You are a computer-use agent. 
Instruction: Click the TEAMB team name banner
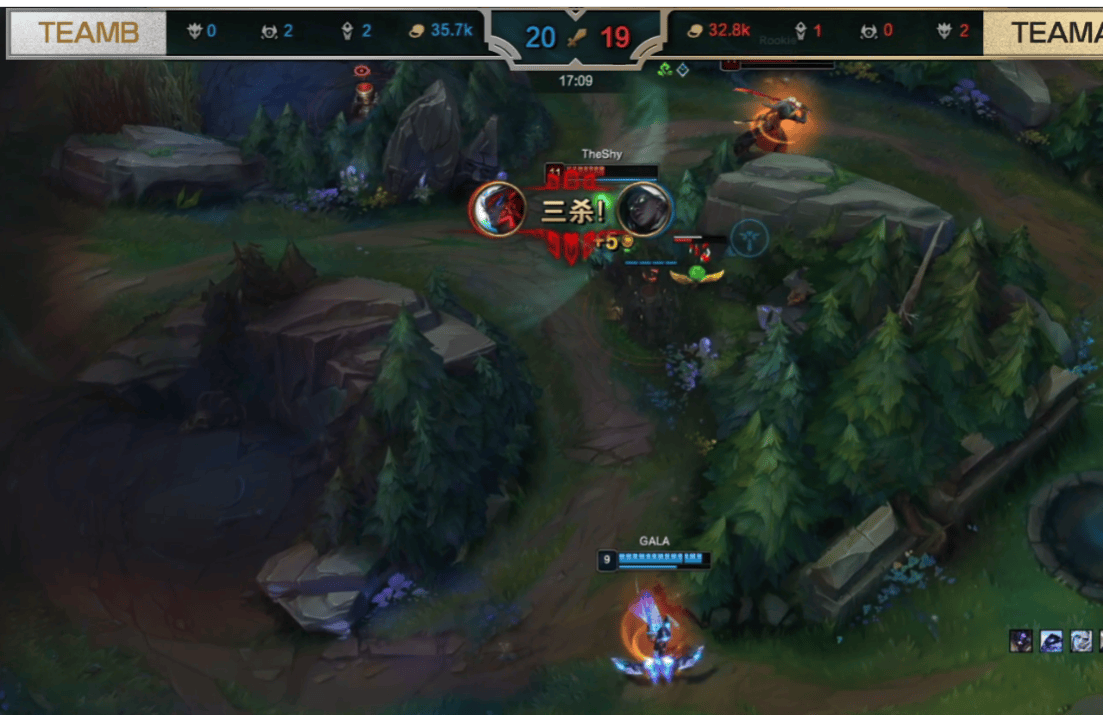(88, 34)
